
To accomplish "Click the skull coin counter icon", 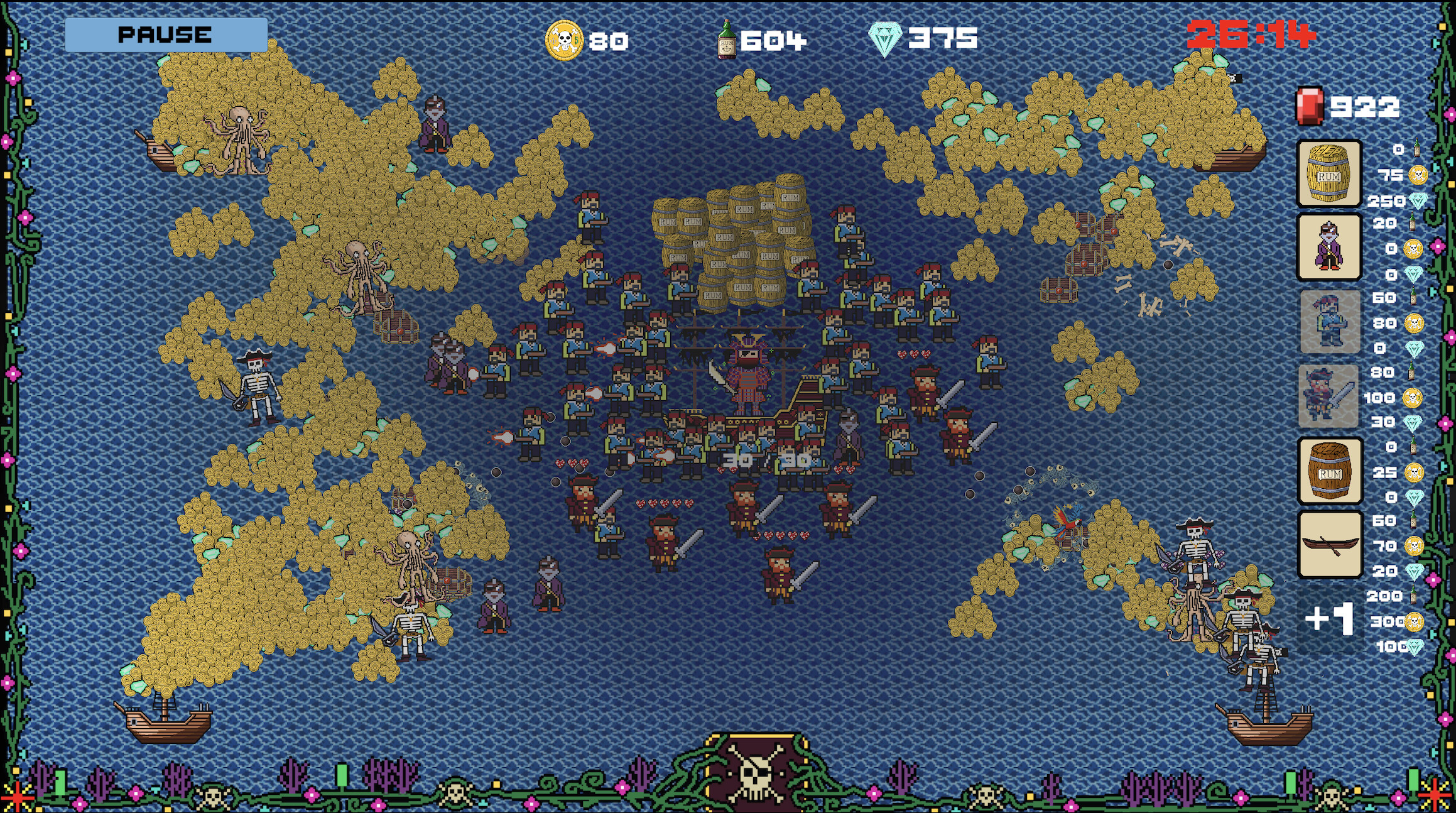I will (x=563, y=39).
